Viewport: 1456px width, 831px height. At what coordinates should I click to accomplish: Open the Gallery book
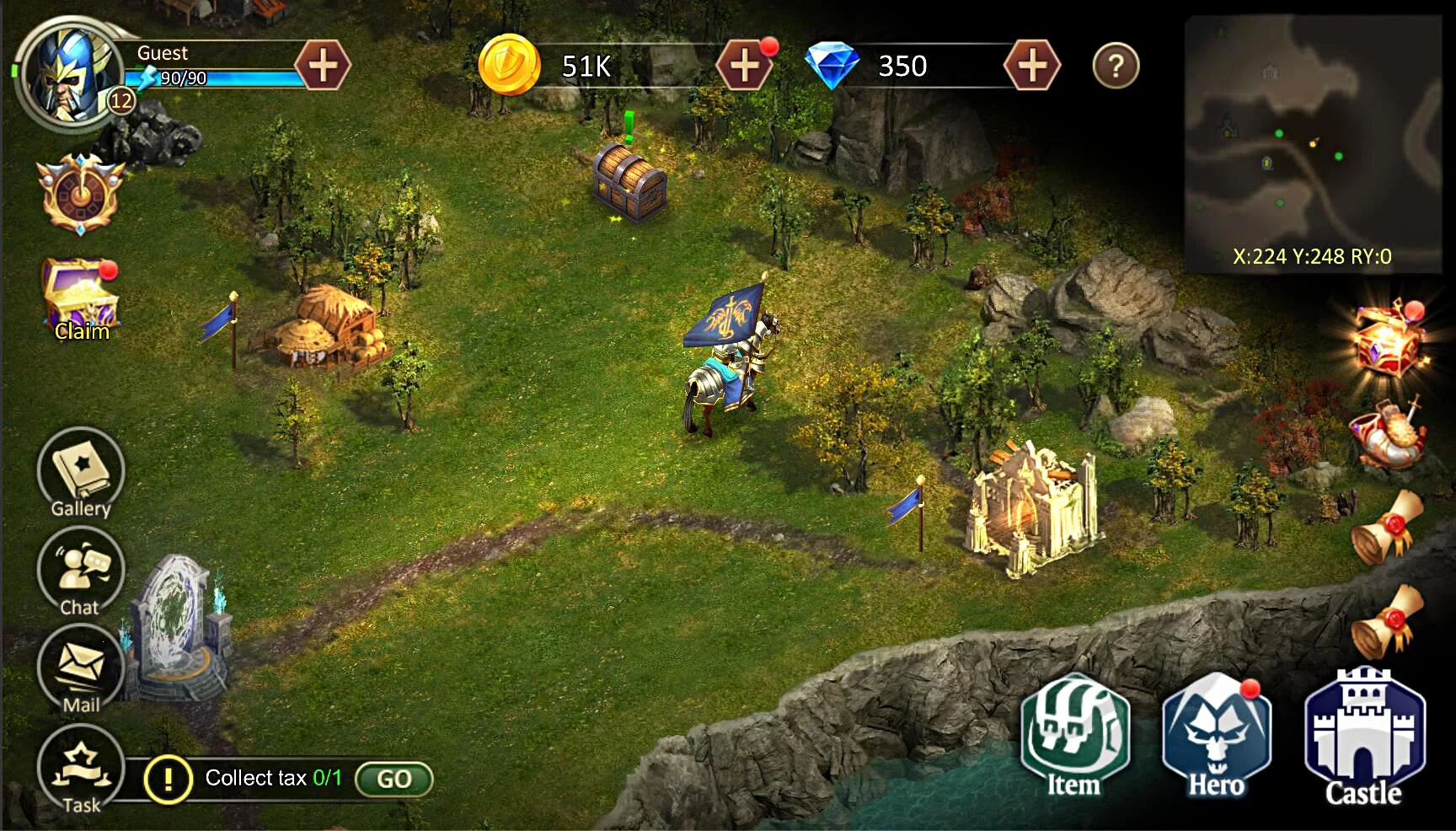(81, 472)
